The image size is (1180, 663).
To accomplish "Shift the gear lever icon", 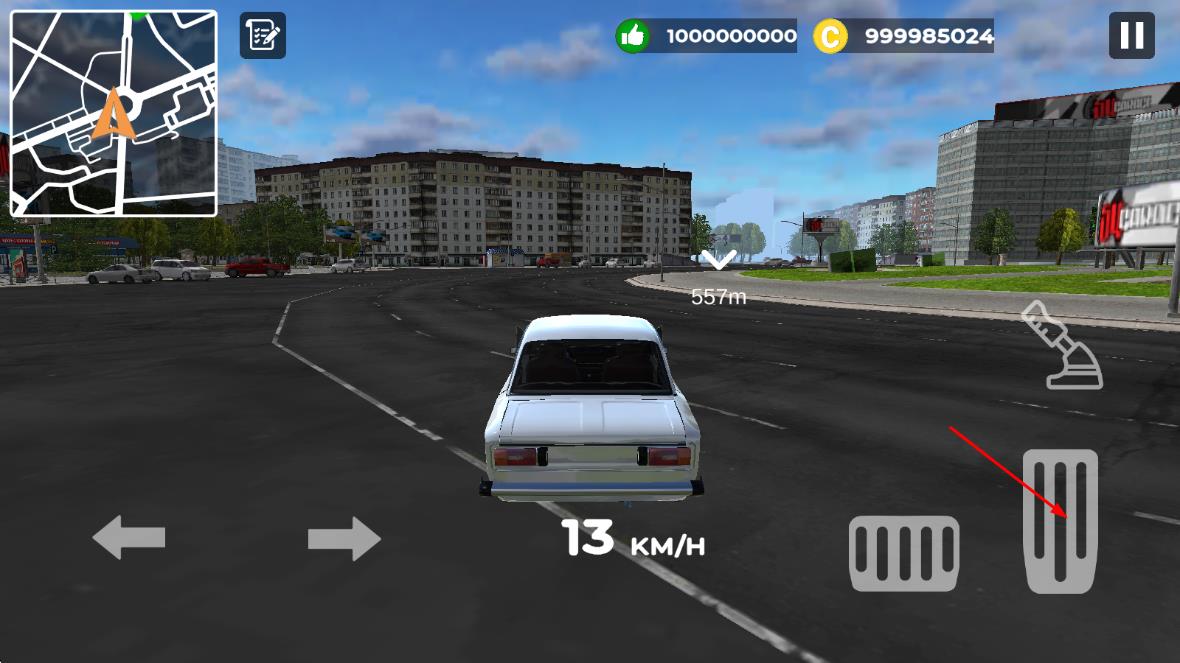I will 1061,346.
